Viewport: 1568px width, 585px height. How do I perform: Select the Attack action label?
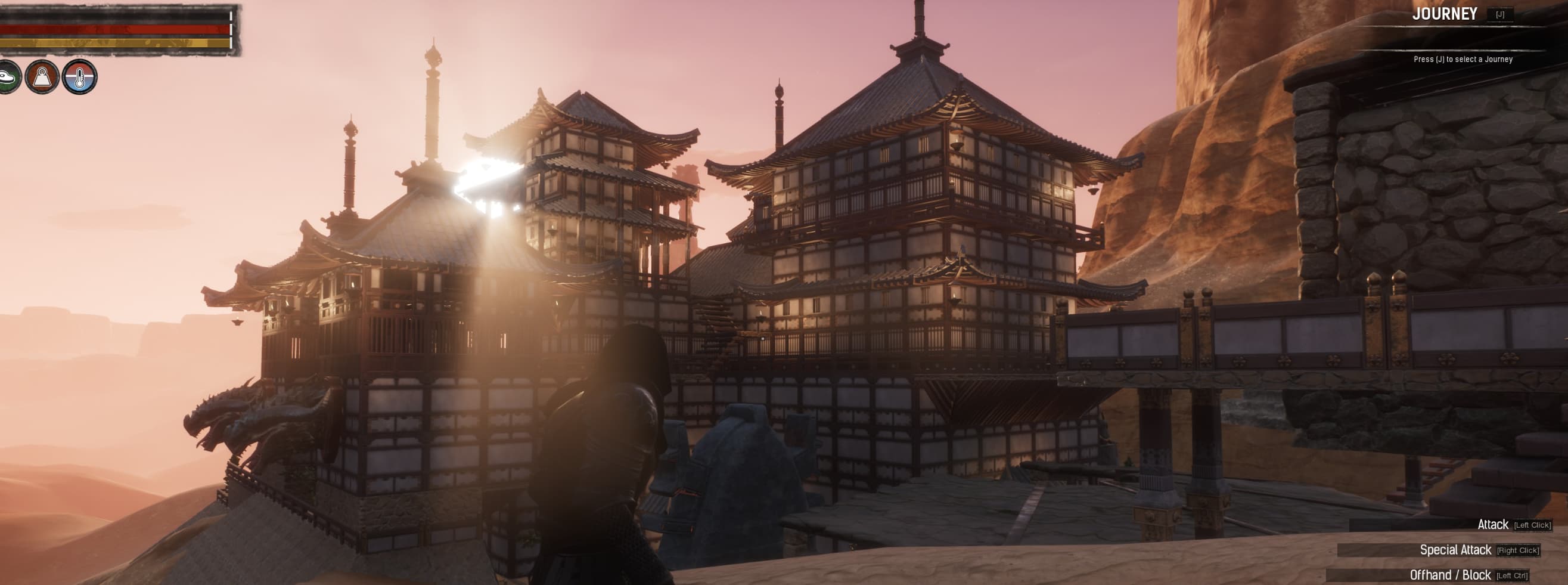pyautogui.click(x=1494, y=524)
